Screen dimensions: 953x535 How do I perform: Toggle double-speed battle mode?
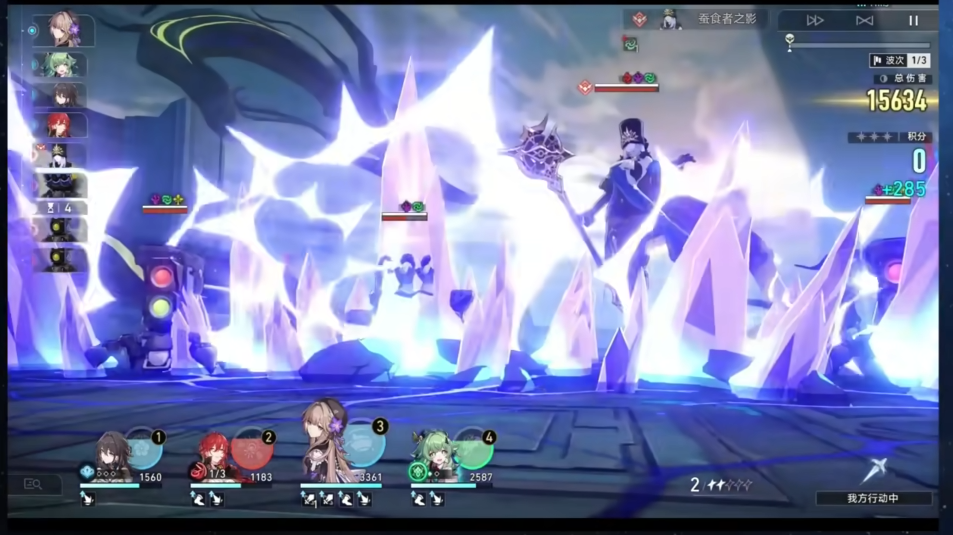click(x=815, y=20)
